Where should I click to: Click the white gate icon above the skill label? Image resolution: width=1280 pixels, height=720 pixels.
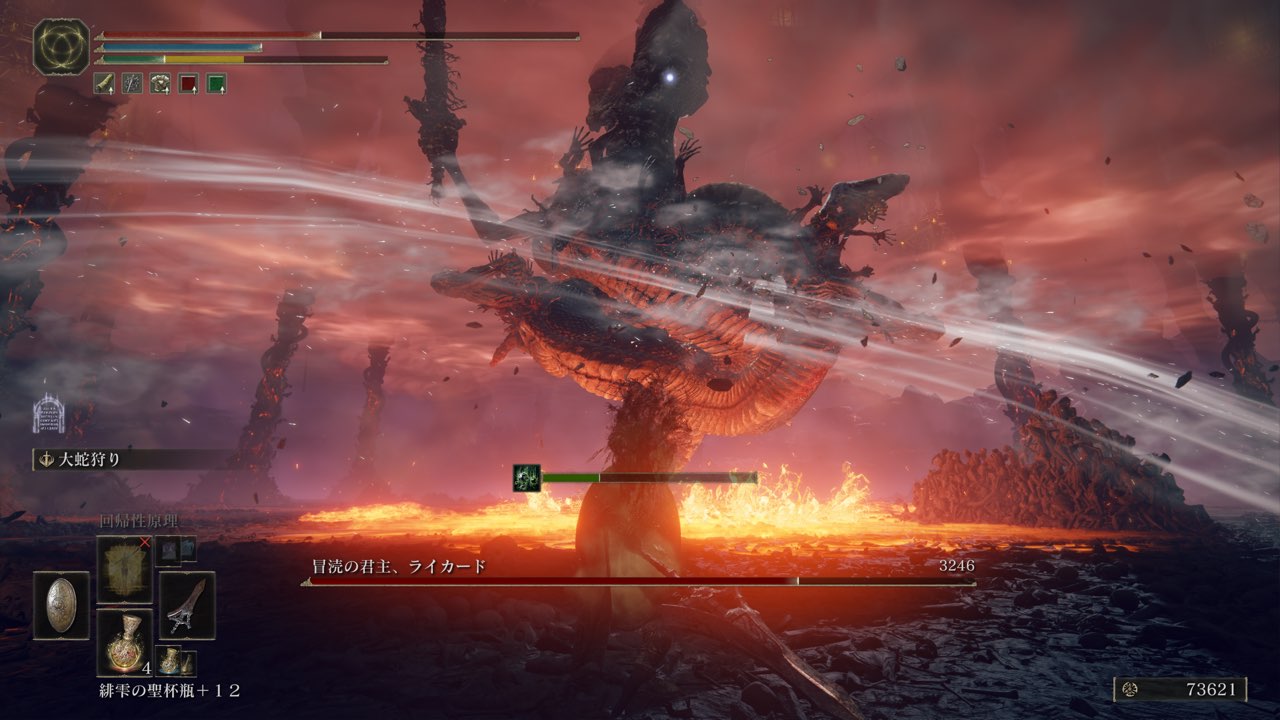pyautogui.click(x=49, y=414)
